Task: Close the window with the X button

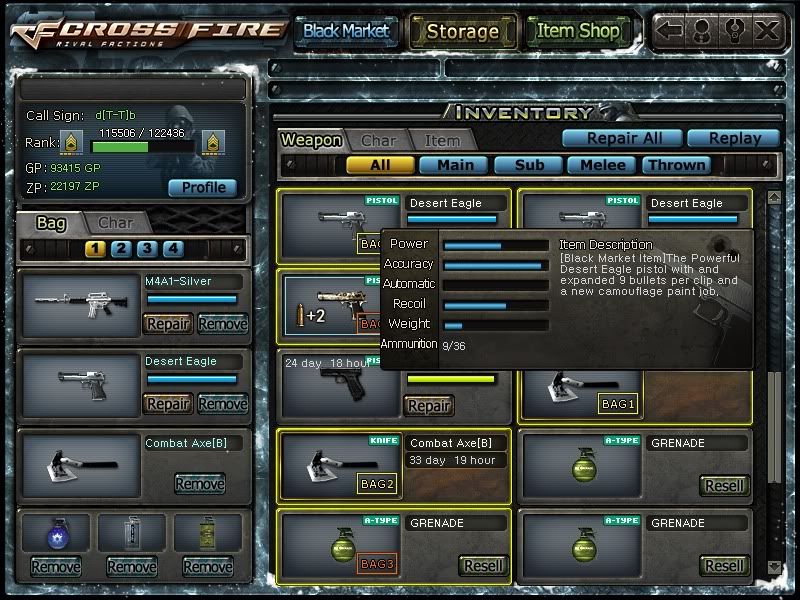Action: pyautogui.click(x=767, y=30)
